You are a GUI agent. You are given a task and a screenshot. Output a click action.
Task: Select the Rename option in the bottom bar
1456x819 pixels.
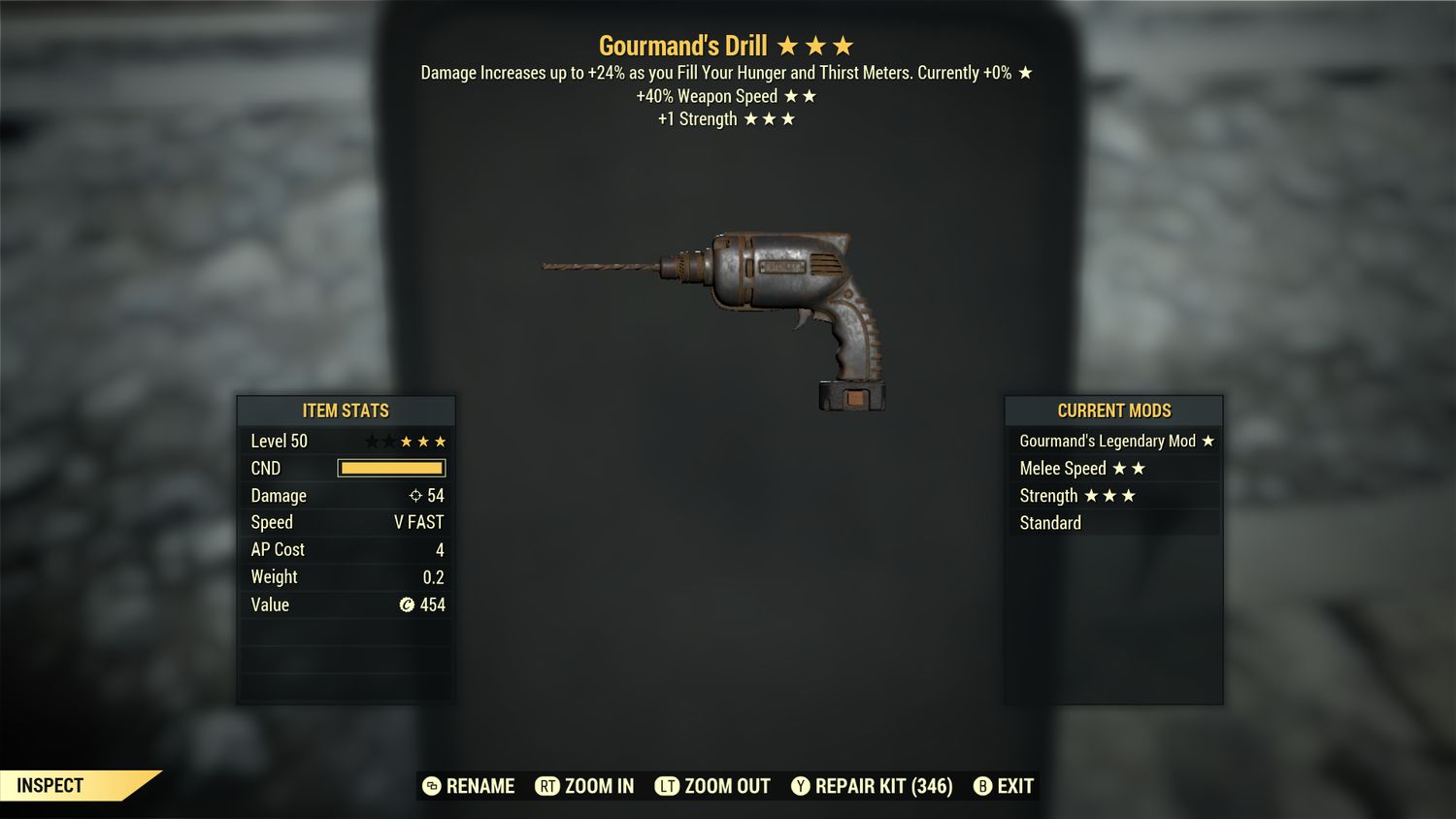coord(470,786)
